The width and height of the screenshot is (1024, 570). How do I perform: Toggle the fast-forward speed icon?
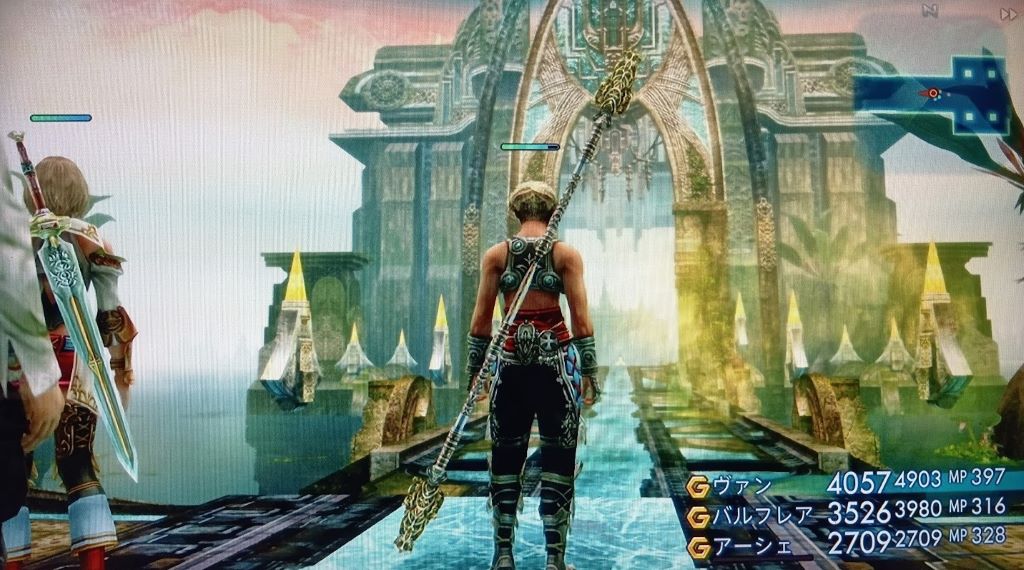click(1007, 13)
